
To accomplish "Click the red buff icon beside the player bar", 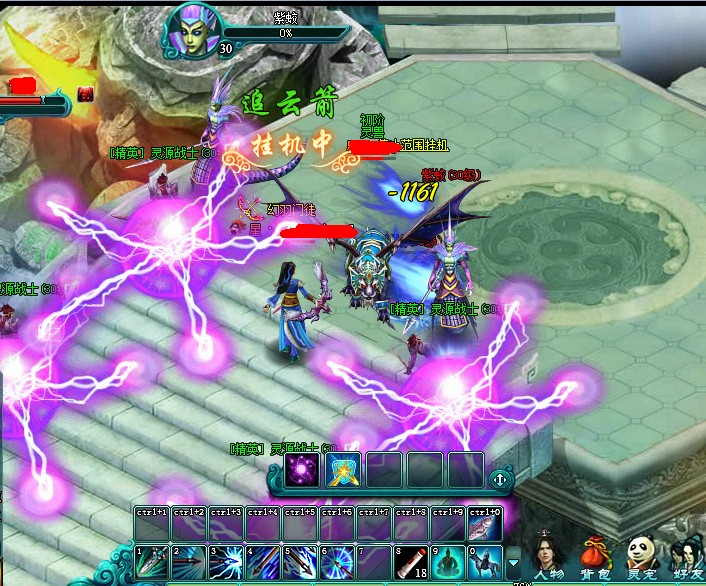I will pos(85,94).
